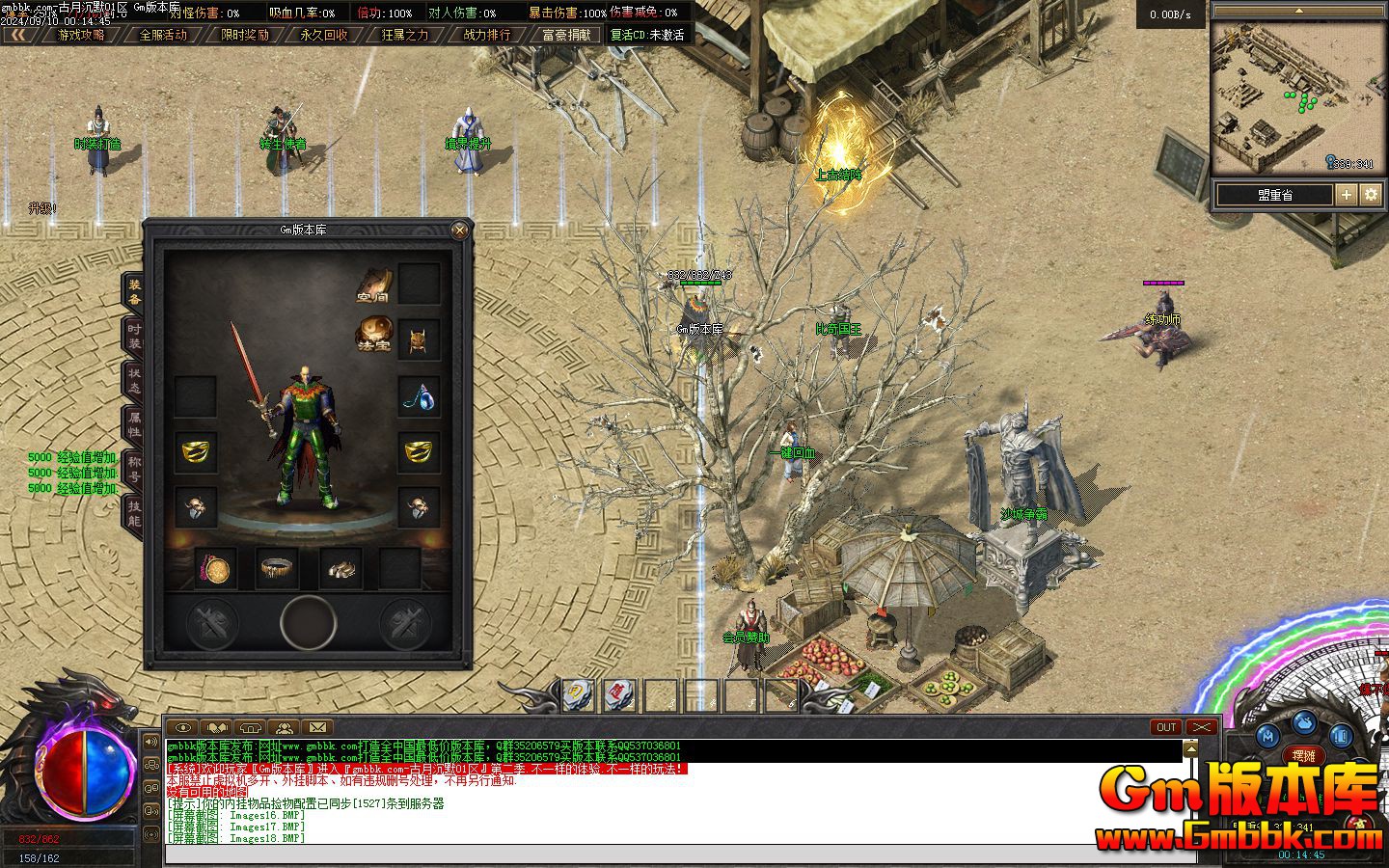
Task: Click the OUT button above chat
Action: 1166,727
